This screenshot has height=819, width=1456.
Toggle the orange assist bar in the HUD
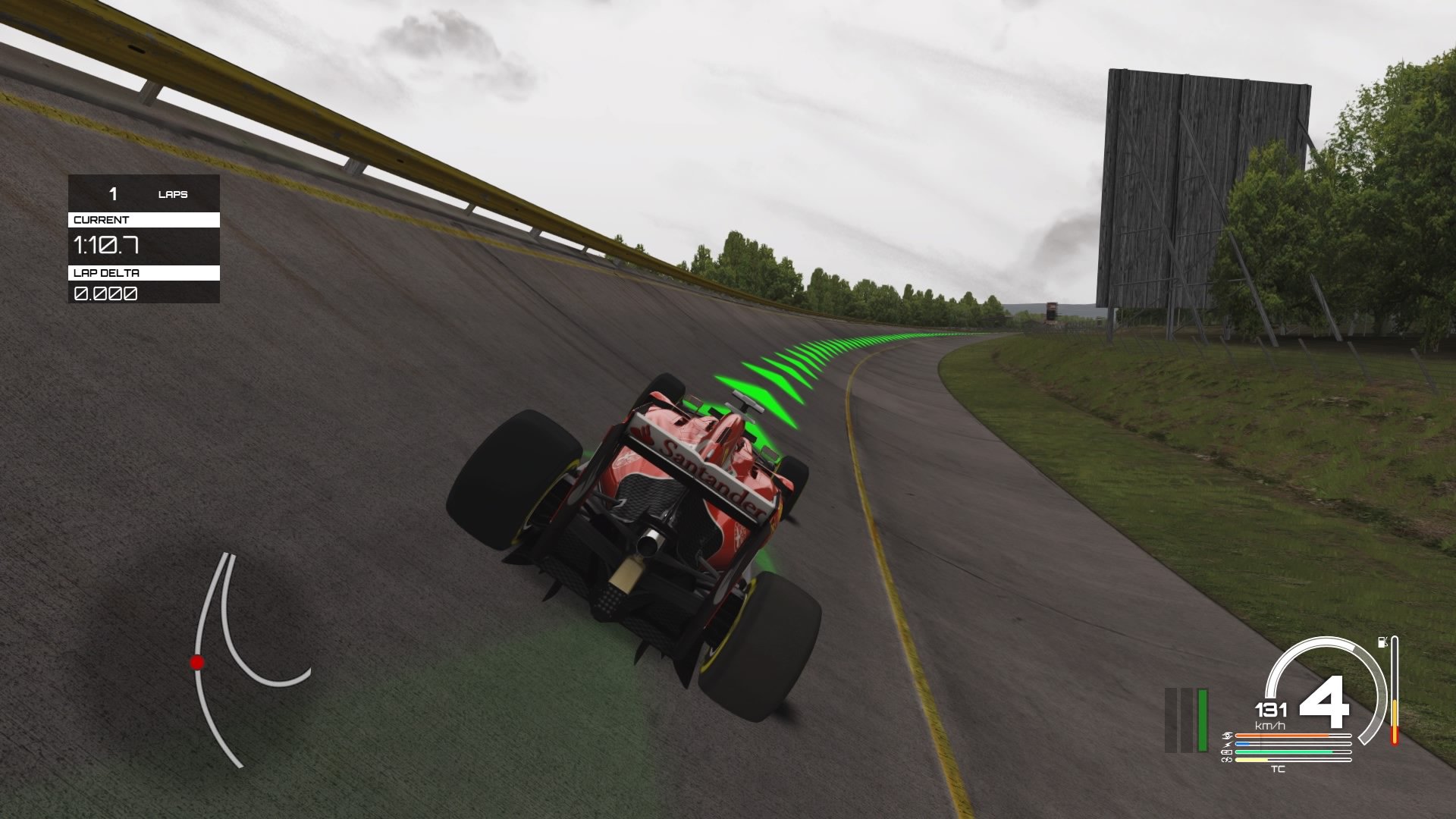(x=1282, y=735)
